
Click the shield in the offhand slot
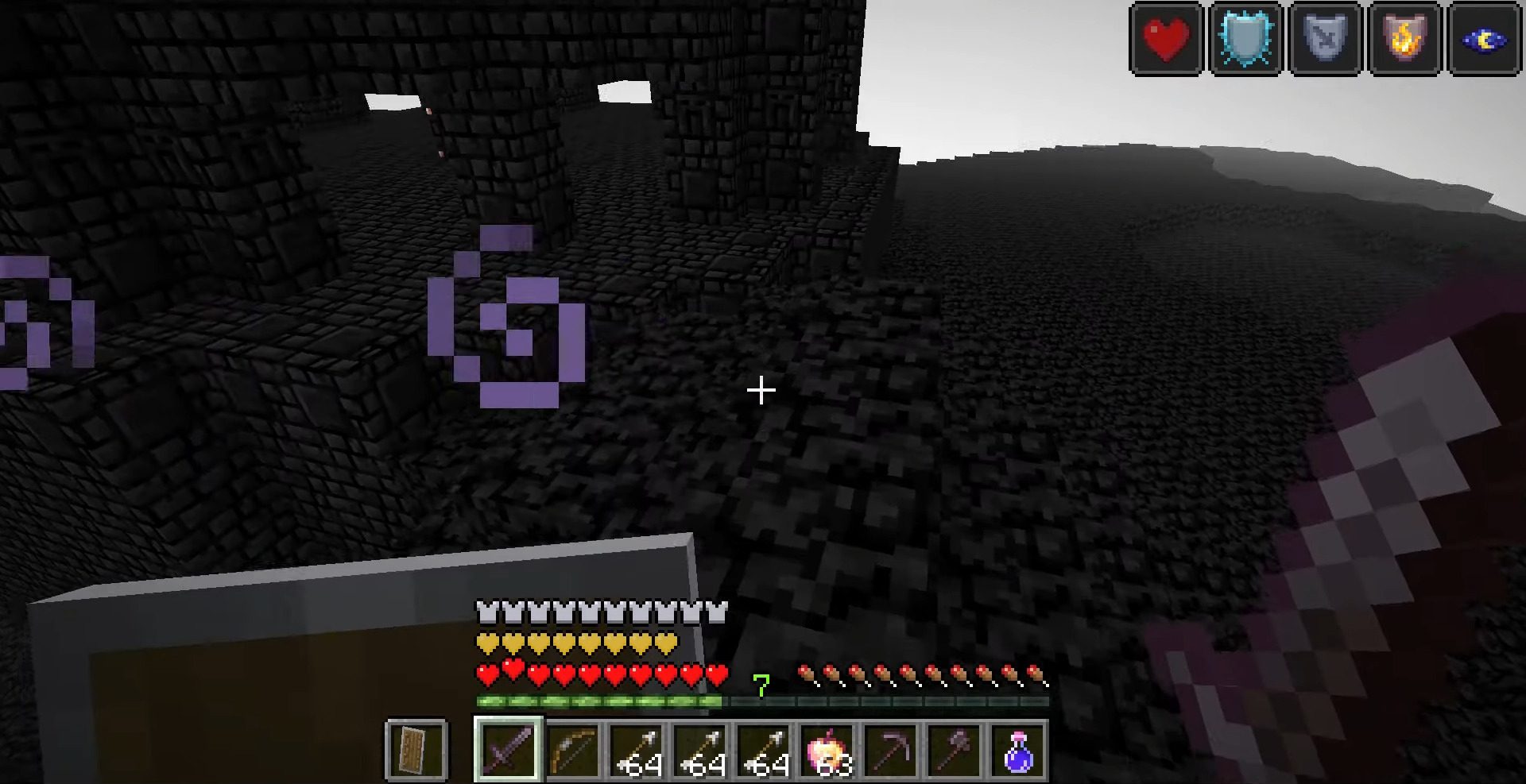pyautogui.click(x=417, y=751)
